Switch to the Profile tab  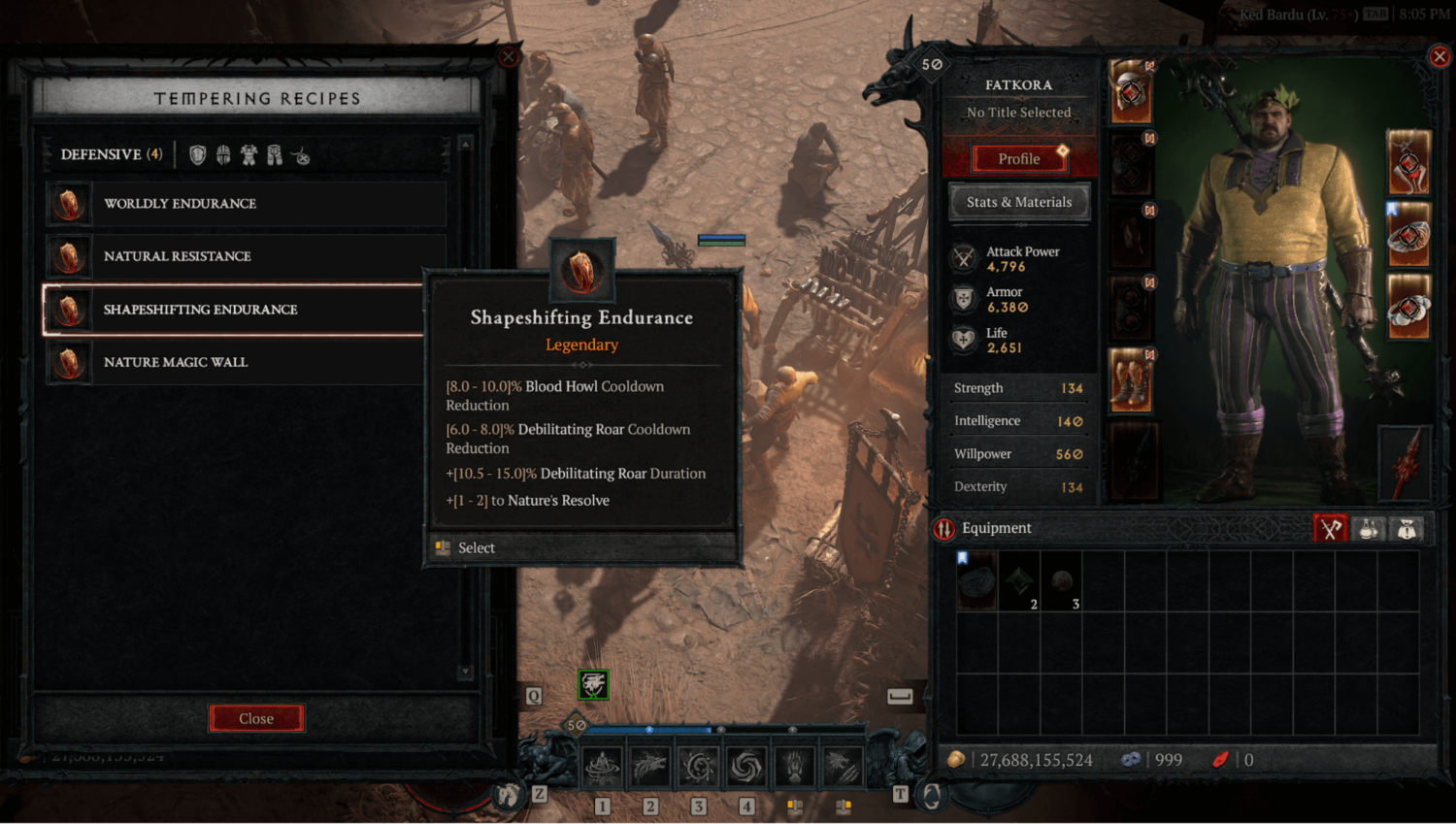tap(1019, 158)
